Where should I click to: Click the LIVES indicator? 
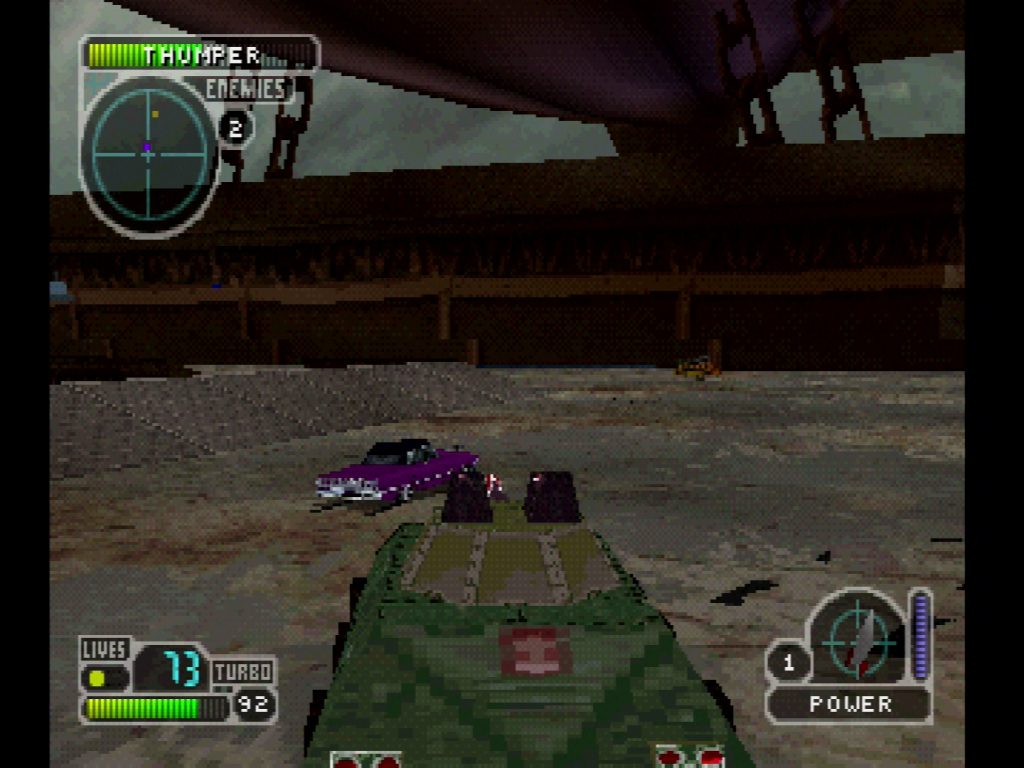pyautogui.click(x=104, y=650)
